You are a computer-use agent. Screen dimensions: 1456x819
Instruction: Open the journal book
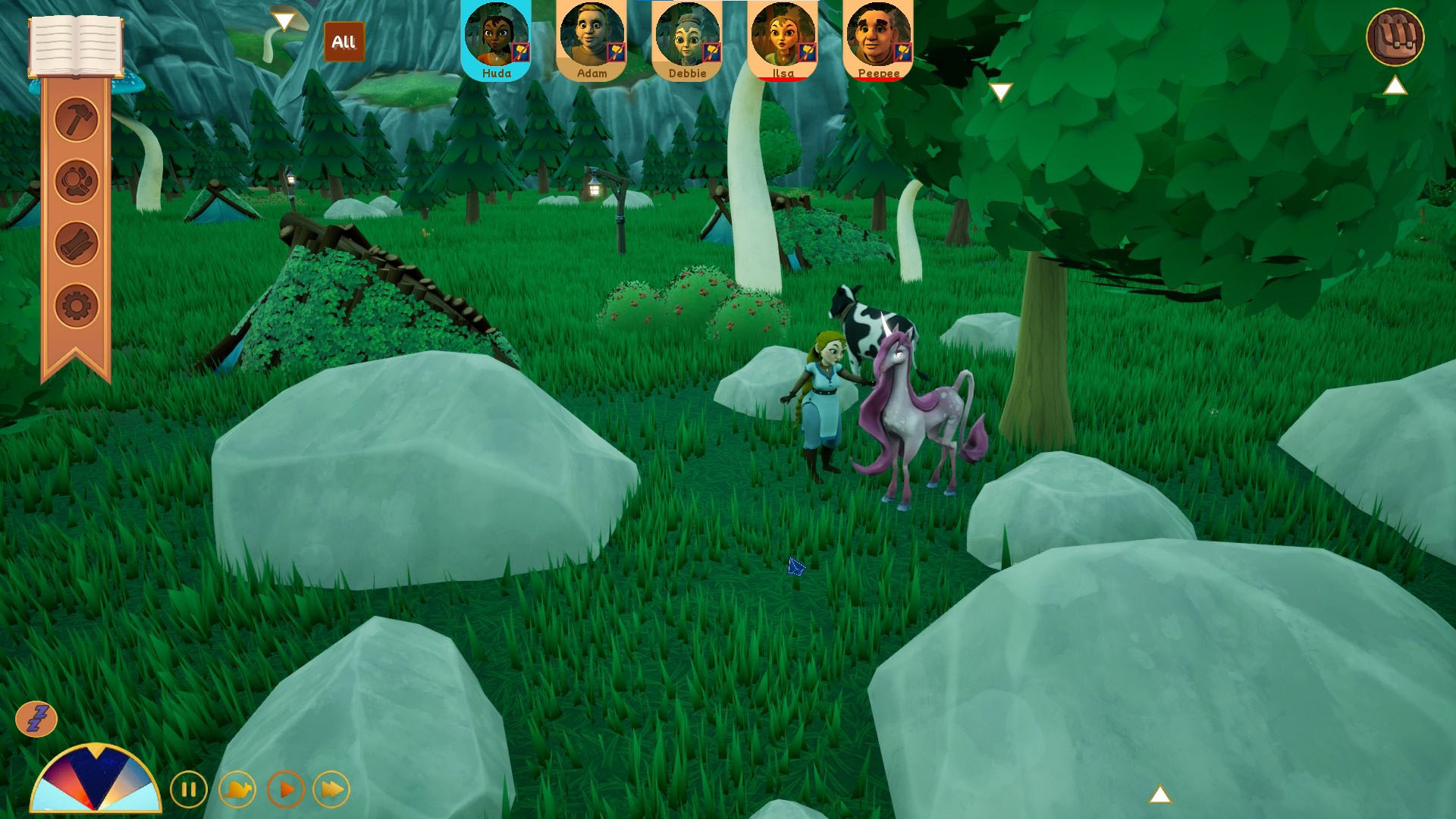76,45
